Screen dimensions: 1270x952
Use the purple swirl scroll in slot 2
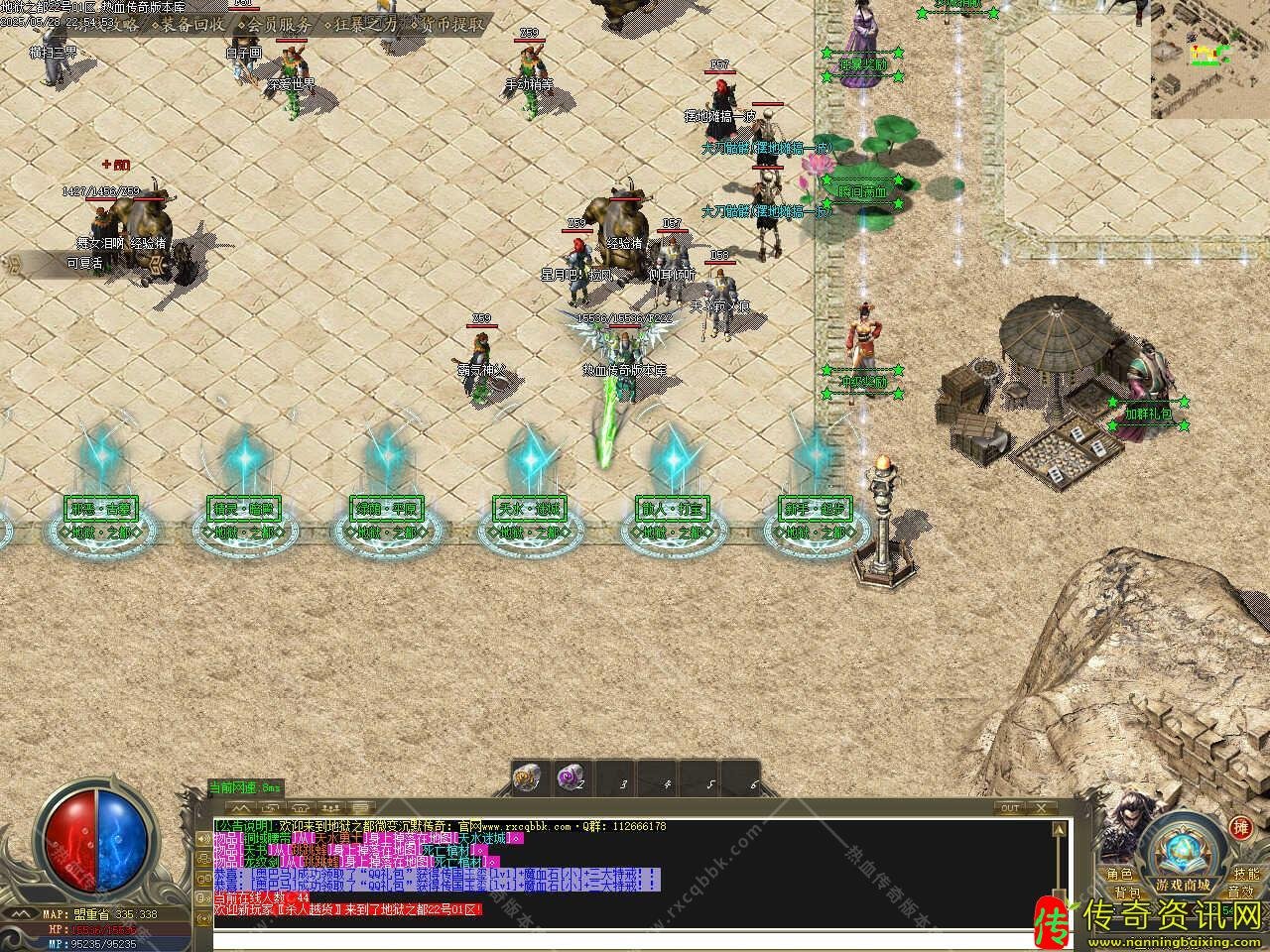(570, 779)
